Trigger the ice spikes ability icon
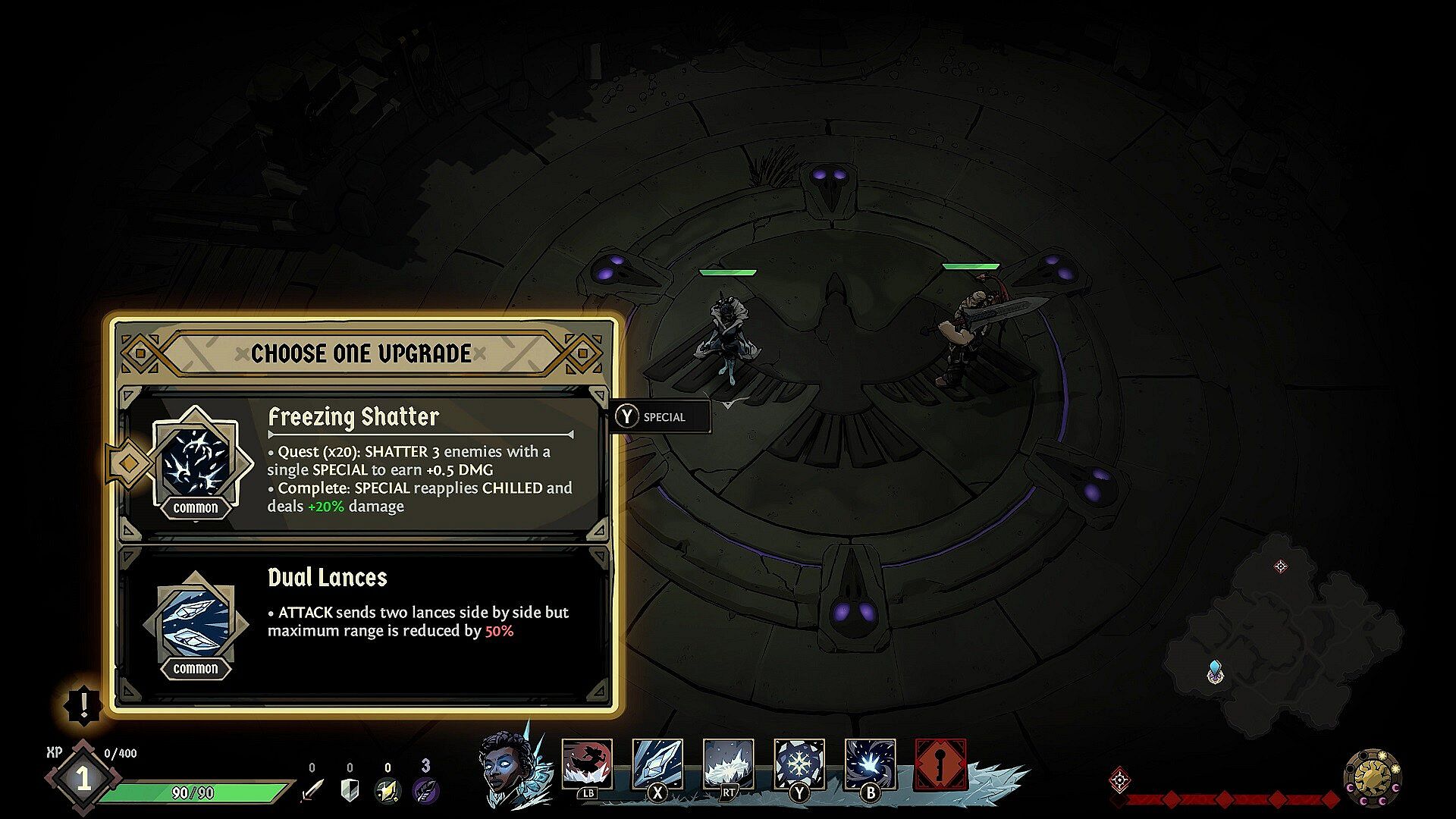Screen dimensions: 1456x819 [728, 764]
